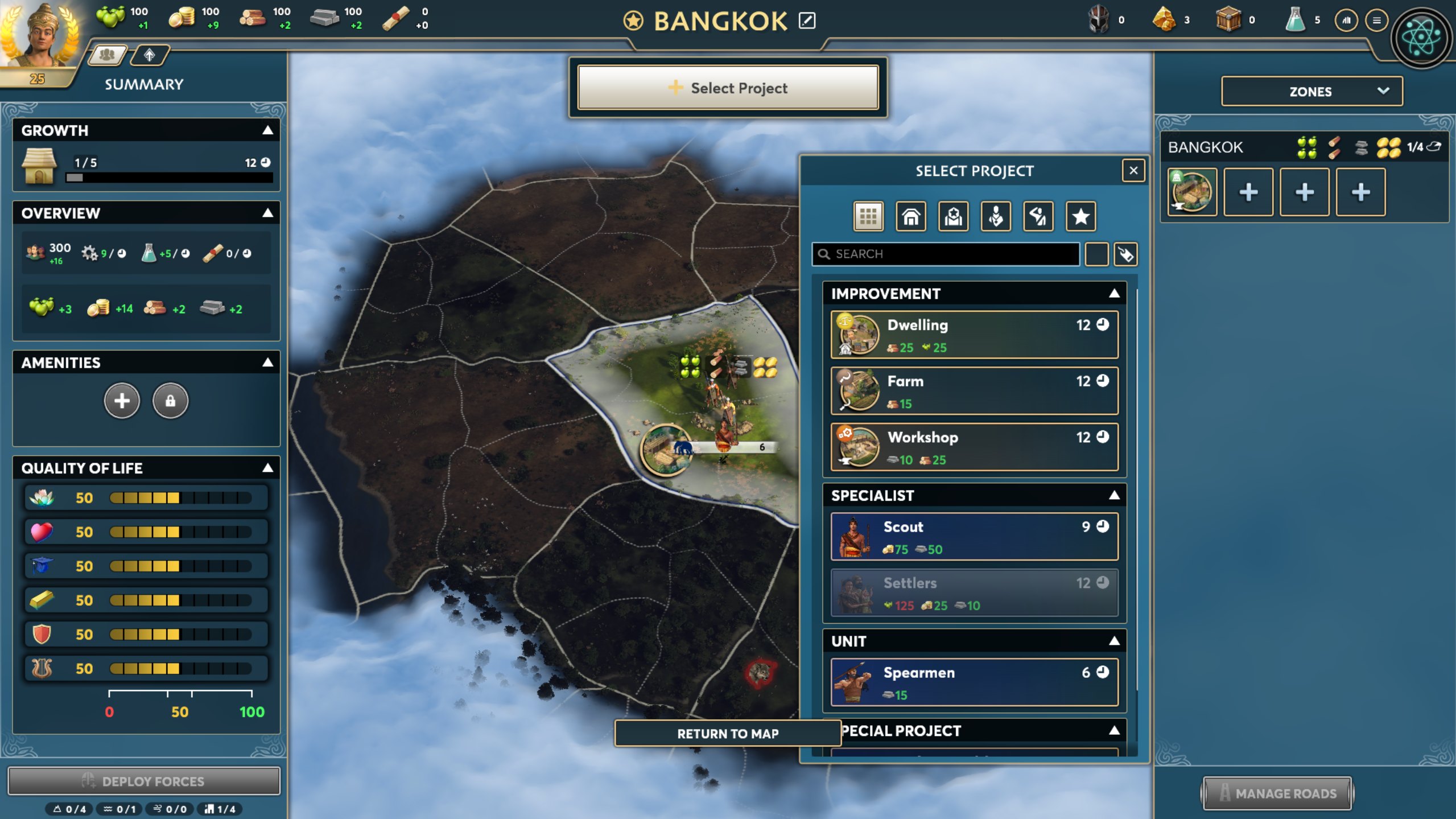This screenshot has height=819, width=1456.
Task: Queue the Workshop improvement
Action: pos(974,447)
